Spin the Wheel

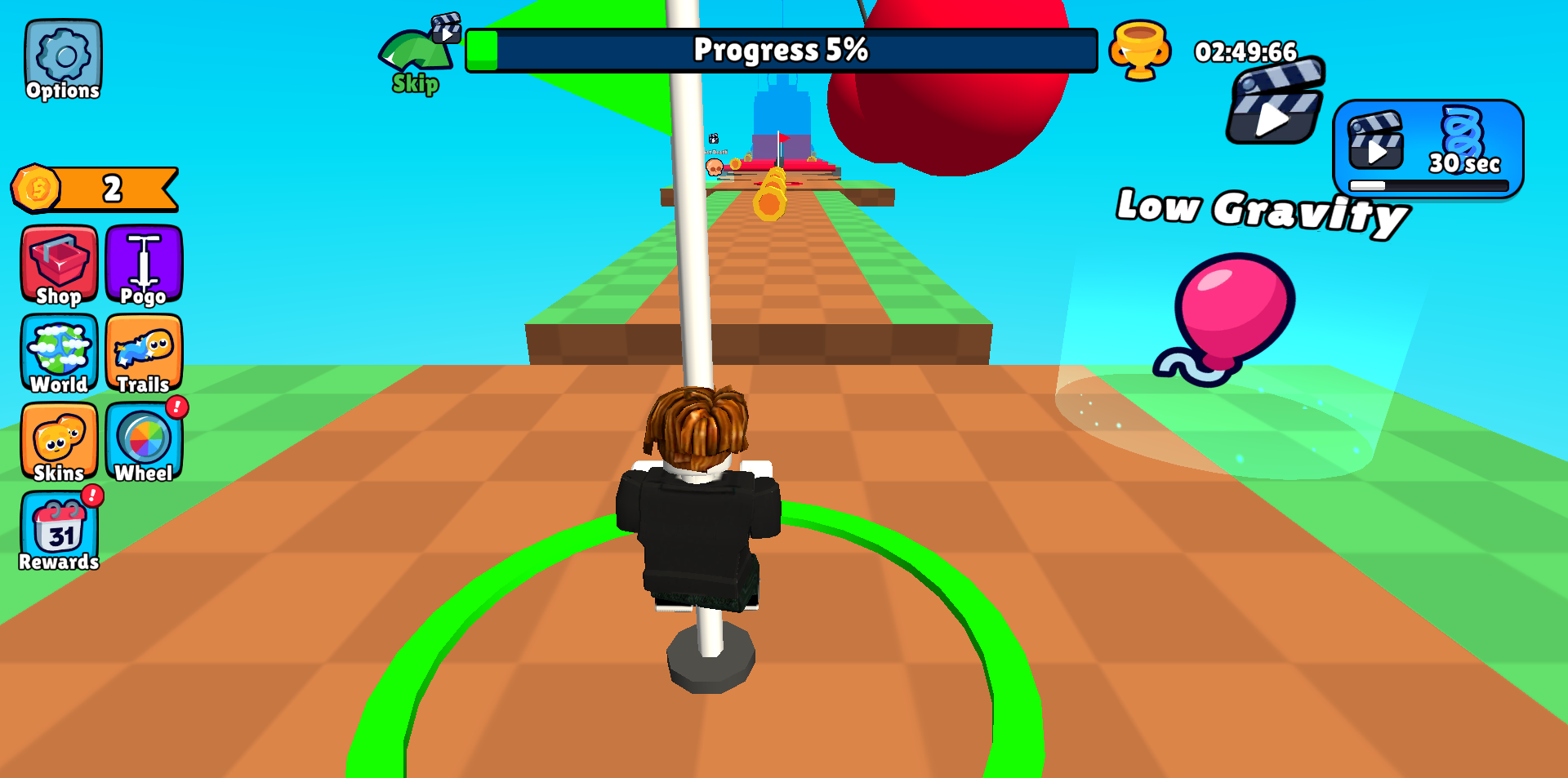click(x=144, y=441)
